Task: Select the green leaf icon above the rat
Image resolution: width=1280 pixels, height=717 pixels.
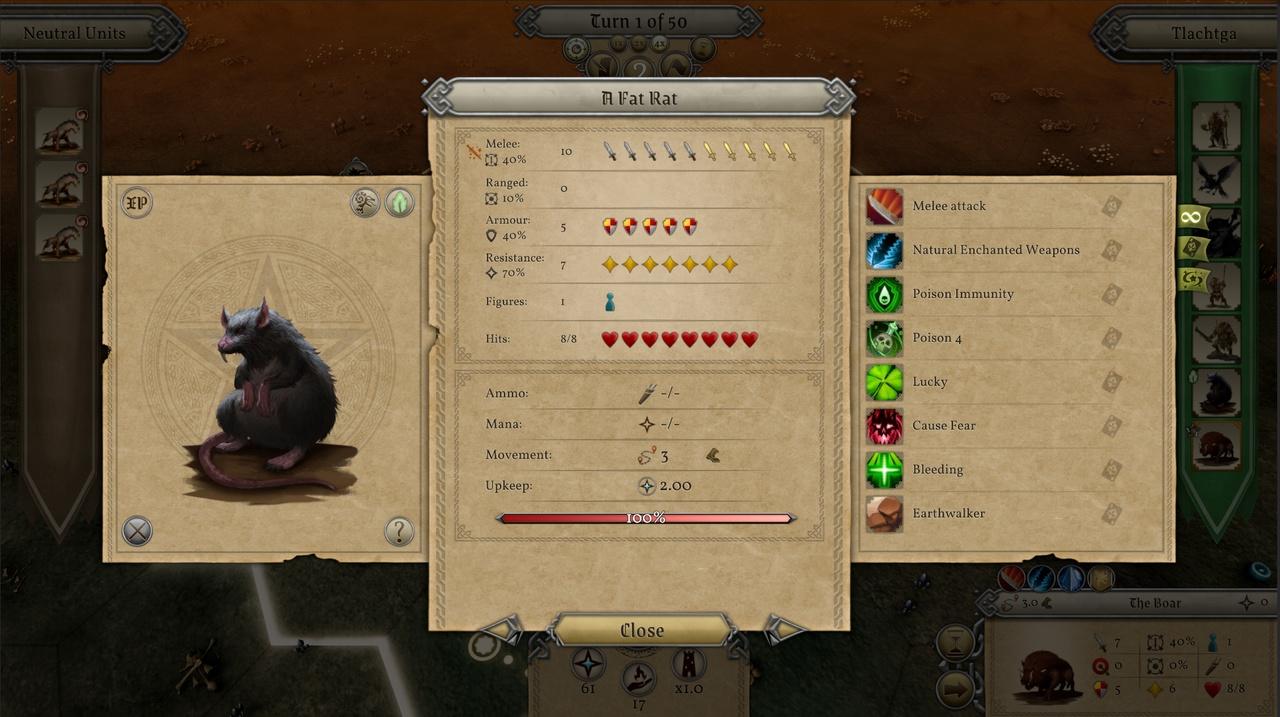Action: (x=400, y=203)
